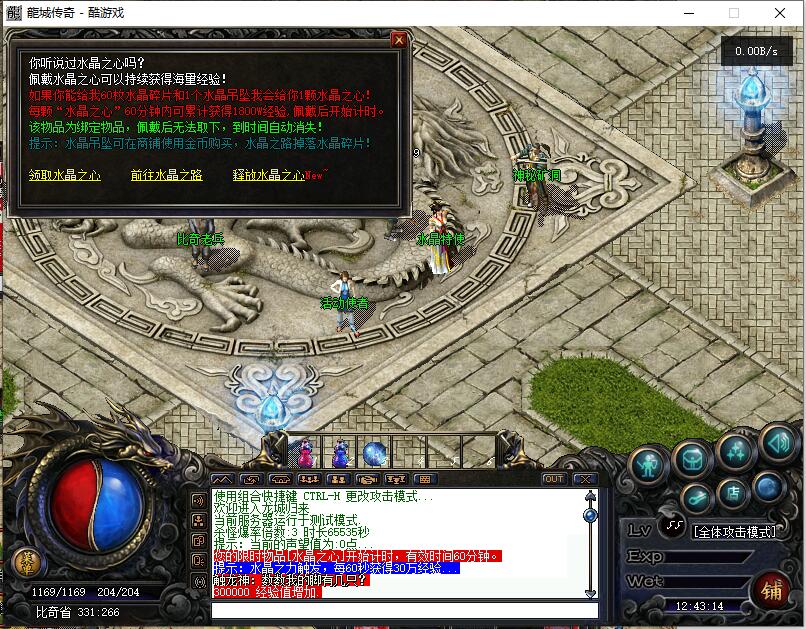The width and height of the screenshot is (806, 629).
Task: Open the skills sparkle icon
Action: (x=736, y=451)
